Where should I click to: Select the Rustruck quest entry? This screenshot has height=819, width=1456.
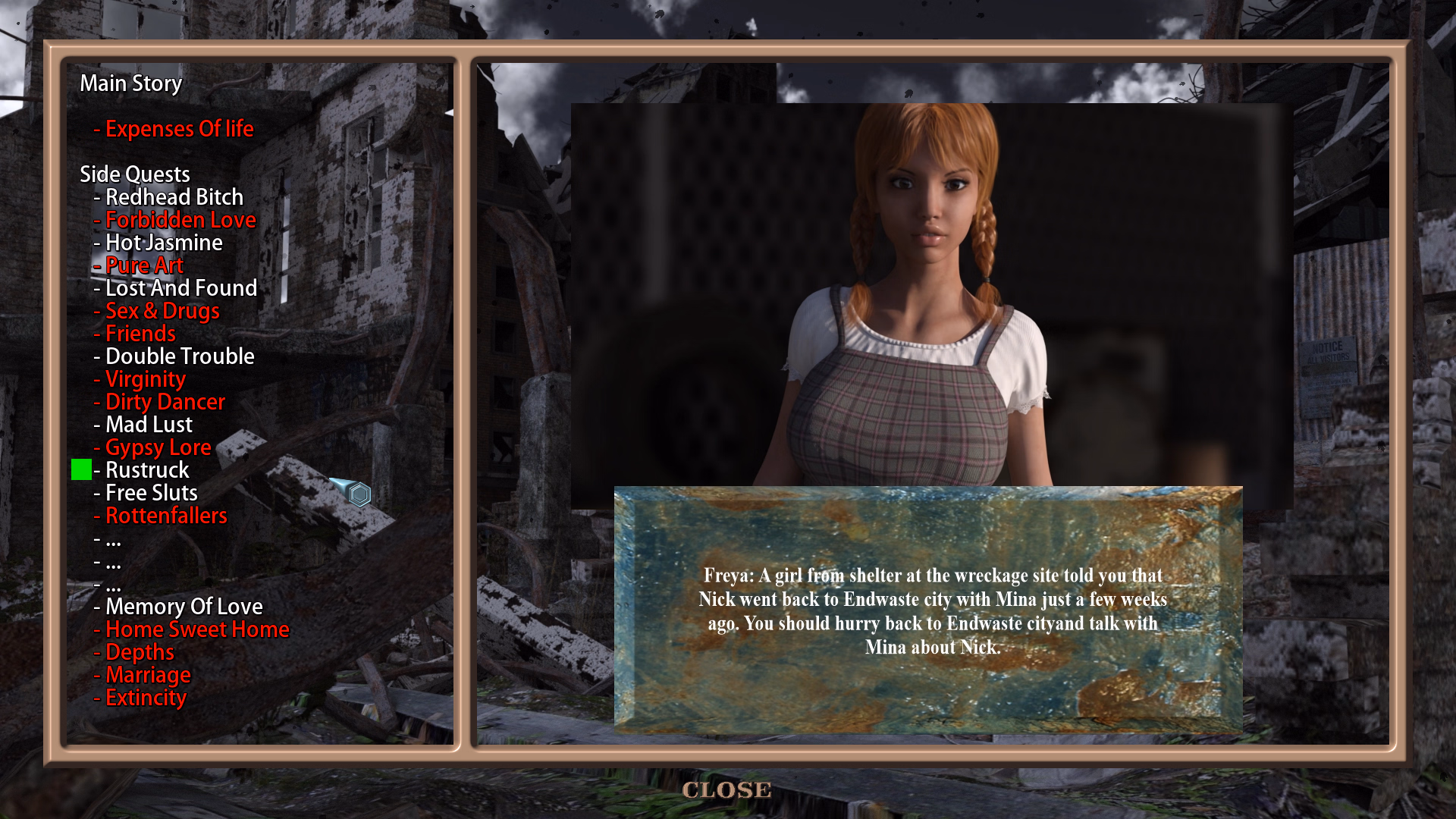click(147, 470)
